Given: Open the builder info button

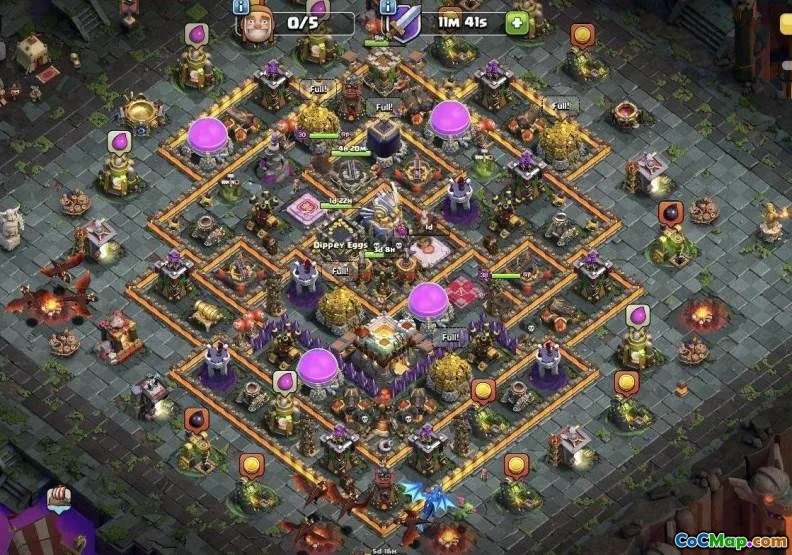Looking at the screenshot, I should coord(240,6).
